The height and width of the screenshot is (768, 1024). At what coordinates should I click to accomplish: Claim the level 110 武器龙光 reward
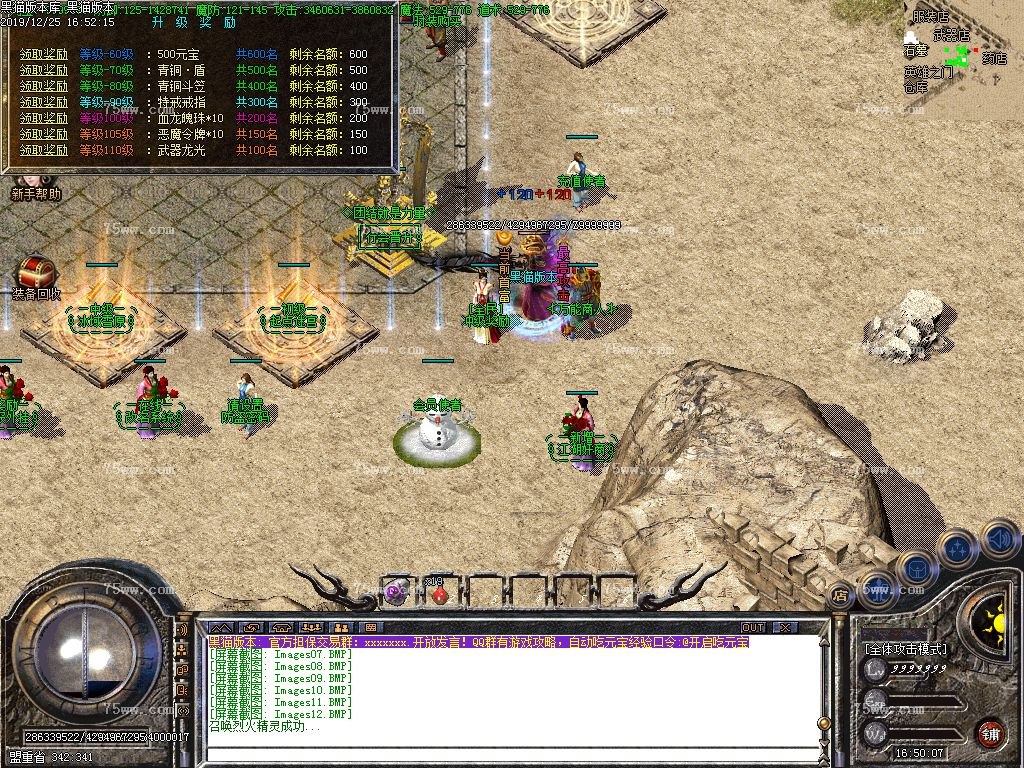pyautogui.click(x=43, y=150)
